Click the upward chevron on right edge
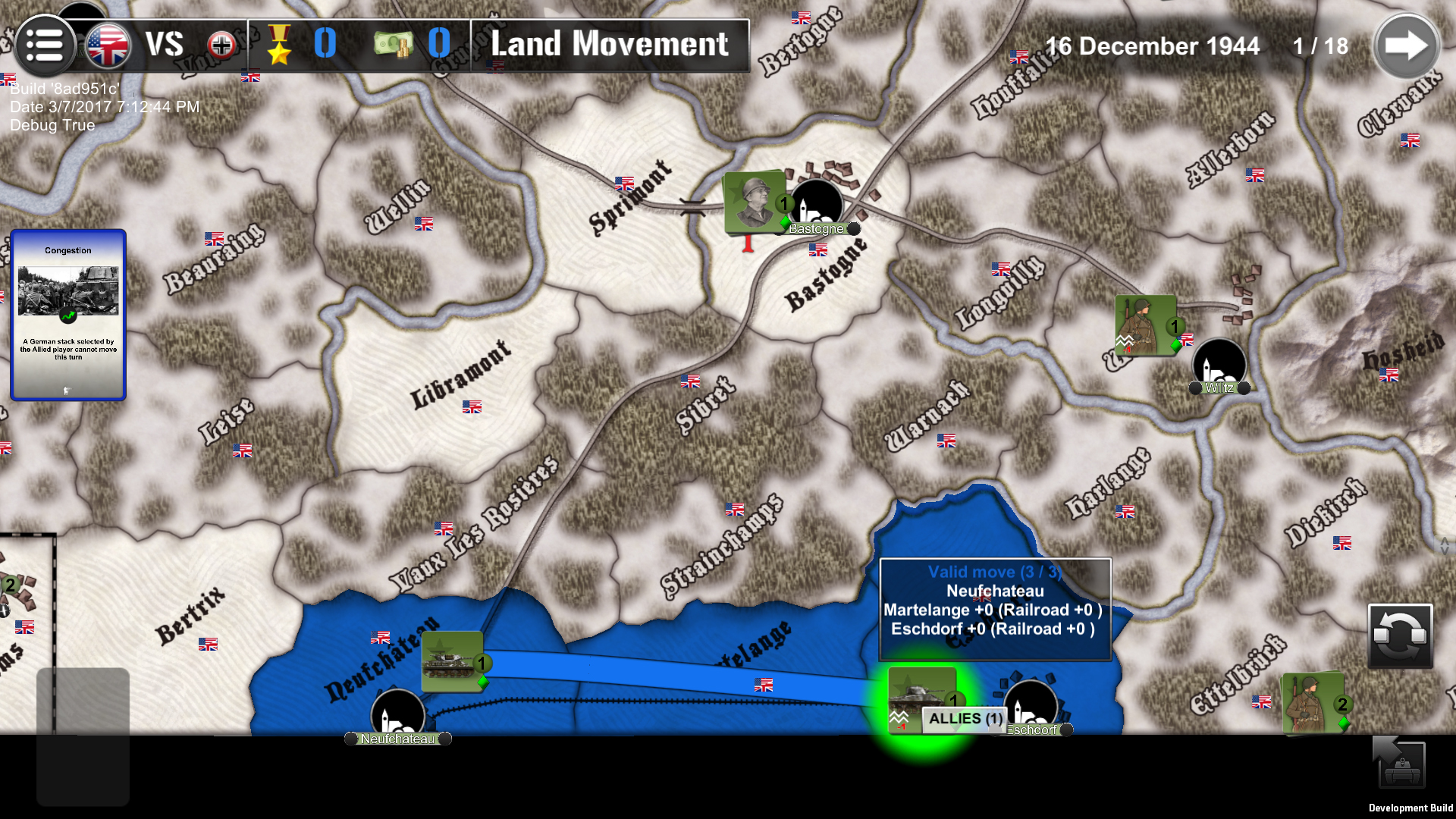The image size is (1456, 819). [x=1444, y=540]
